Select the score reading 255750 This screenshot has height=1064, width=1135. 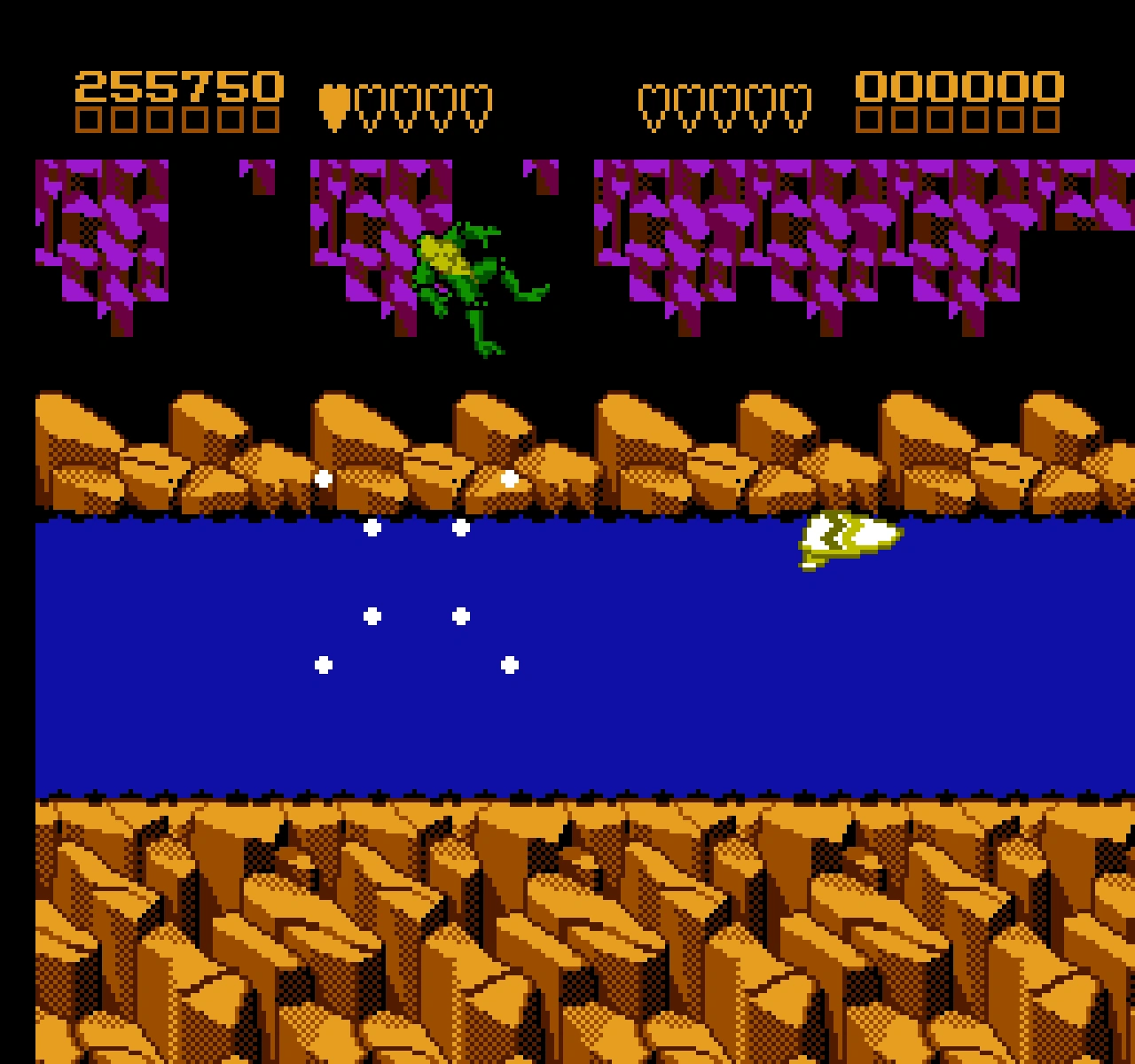[177, 84]
